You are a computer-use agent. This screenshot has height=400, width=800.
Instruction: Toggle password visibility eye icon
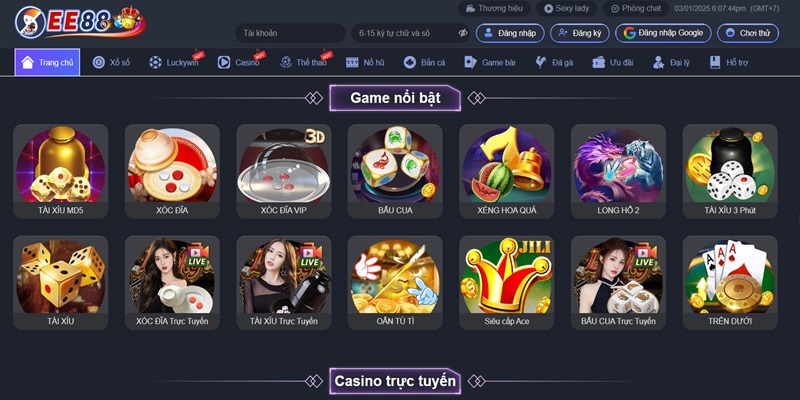click(x=463, y=33)
